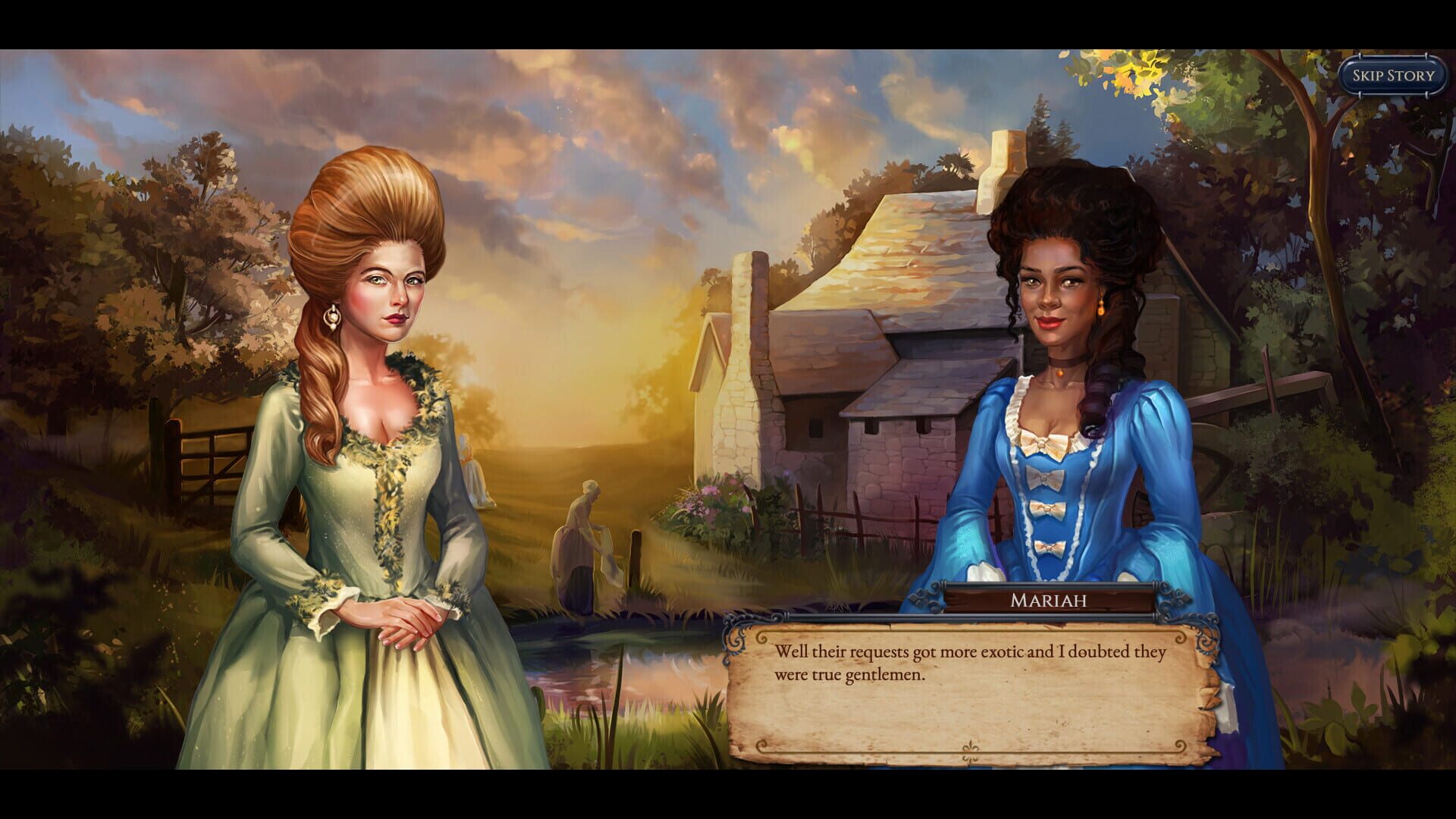Screen dimensions: 1456x819
Task: Advance dialogue by clicking the parchment text box
Action: [x=971, y=690]
